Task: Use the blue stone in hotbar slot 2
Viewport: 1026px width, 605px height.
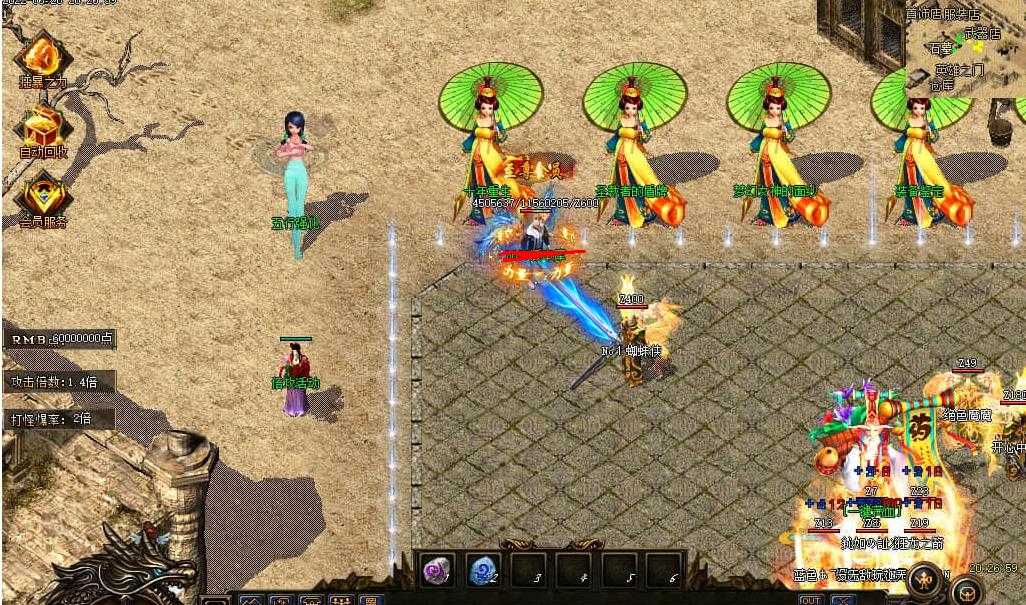Action: tap(482, 570)
